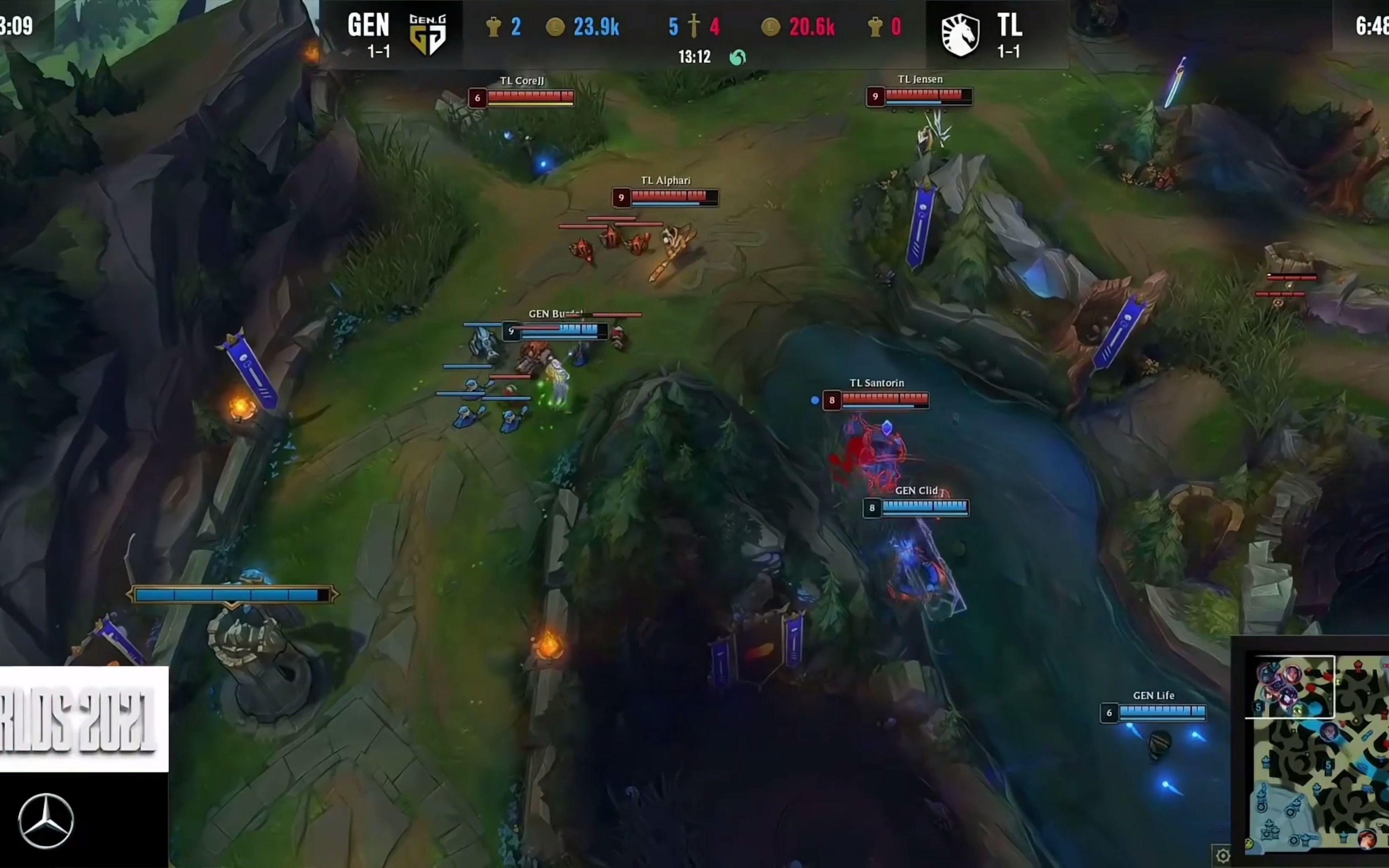This screenshot has height=868, width=1389.
Task: Click the gold coin icon next to 20.6k
Action: coord(771,27)
